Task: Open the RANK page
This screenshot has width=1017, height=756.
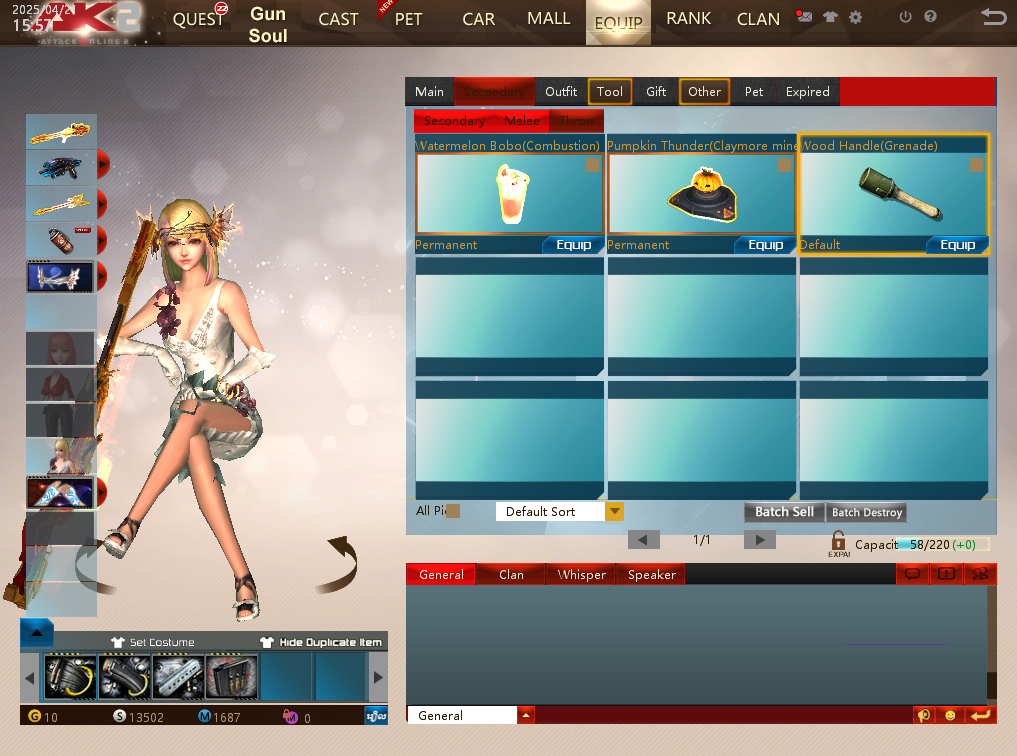Action: point(688,19)
